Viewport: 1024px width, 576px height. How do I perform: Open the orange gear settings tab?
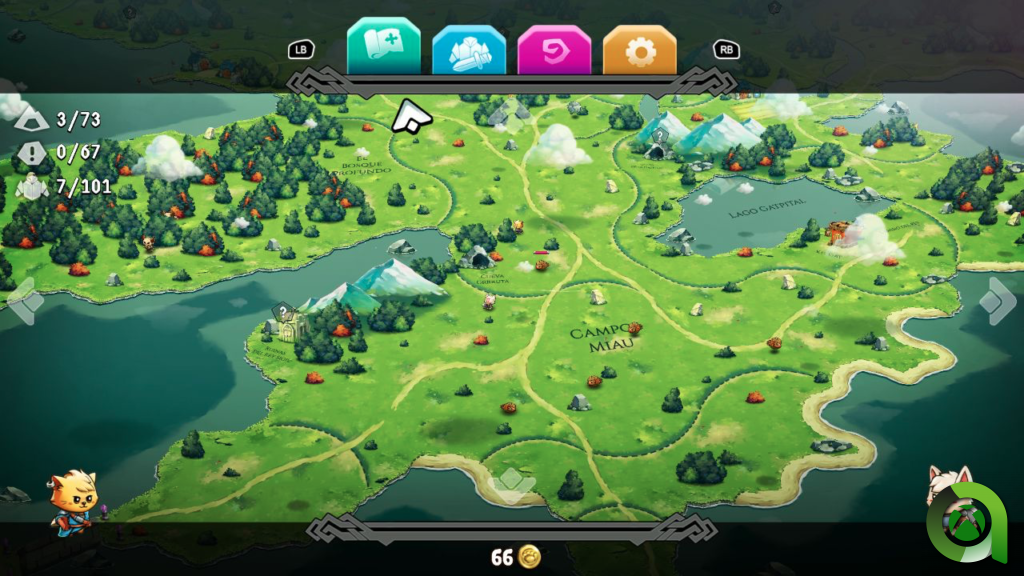(640, 50)
